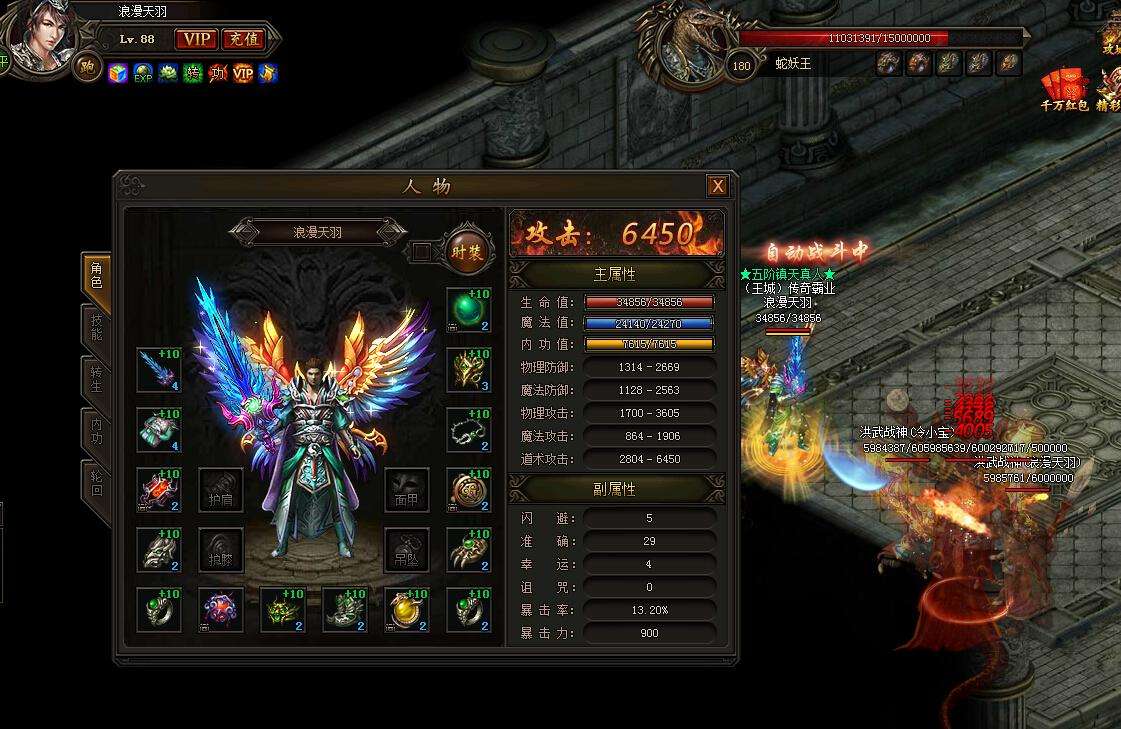1121x729 pixels.
Task: Click the empty 护肩 shoulder slot
Action: [221, 490]
